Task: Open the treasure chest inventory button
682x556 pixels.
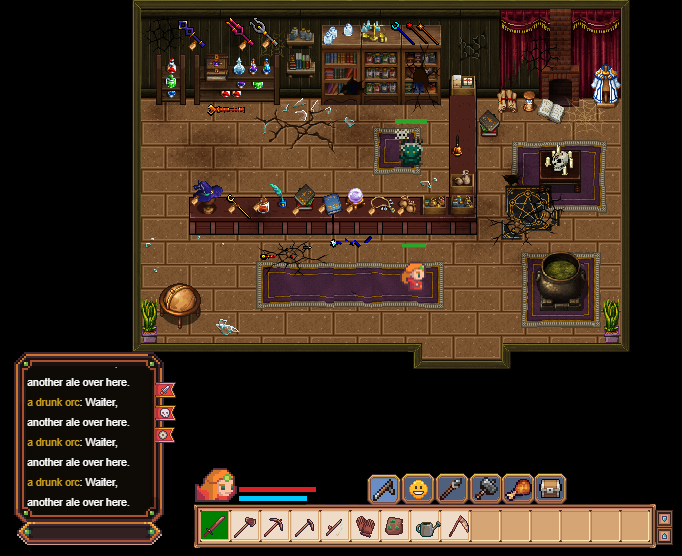Action: pyautogui.click(x=551, y=489)
